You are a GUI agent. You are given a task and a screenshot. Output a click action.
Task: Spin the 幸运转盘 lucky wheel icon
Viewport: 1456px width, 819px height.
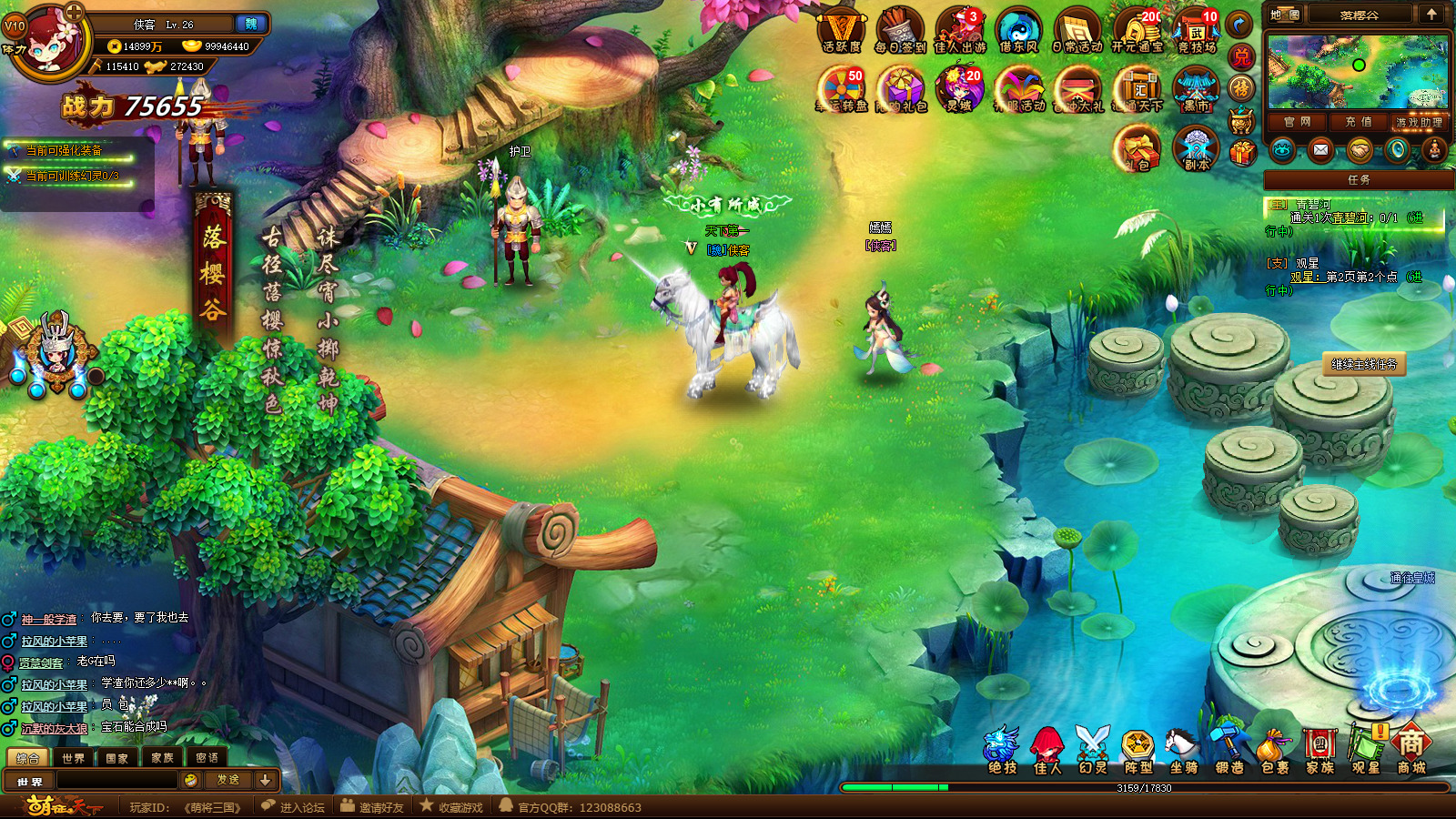pyautogui.click(x=841, y=91)
